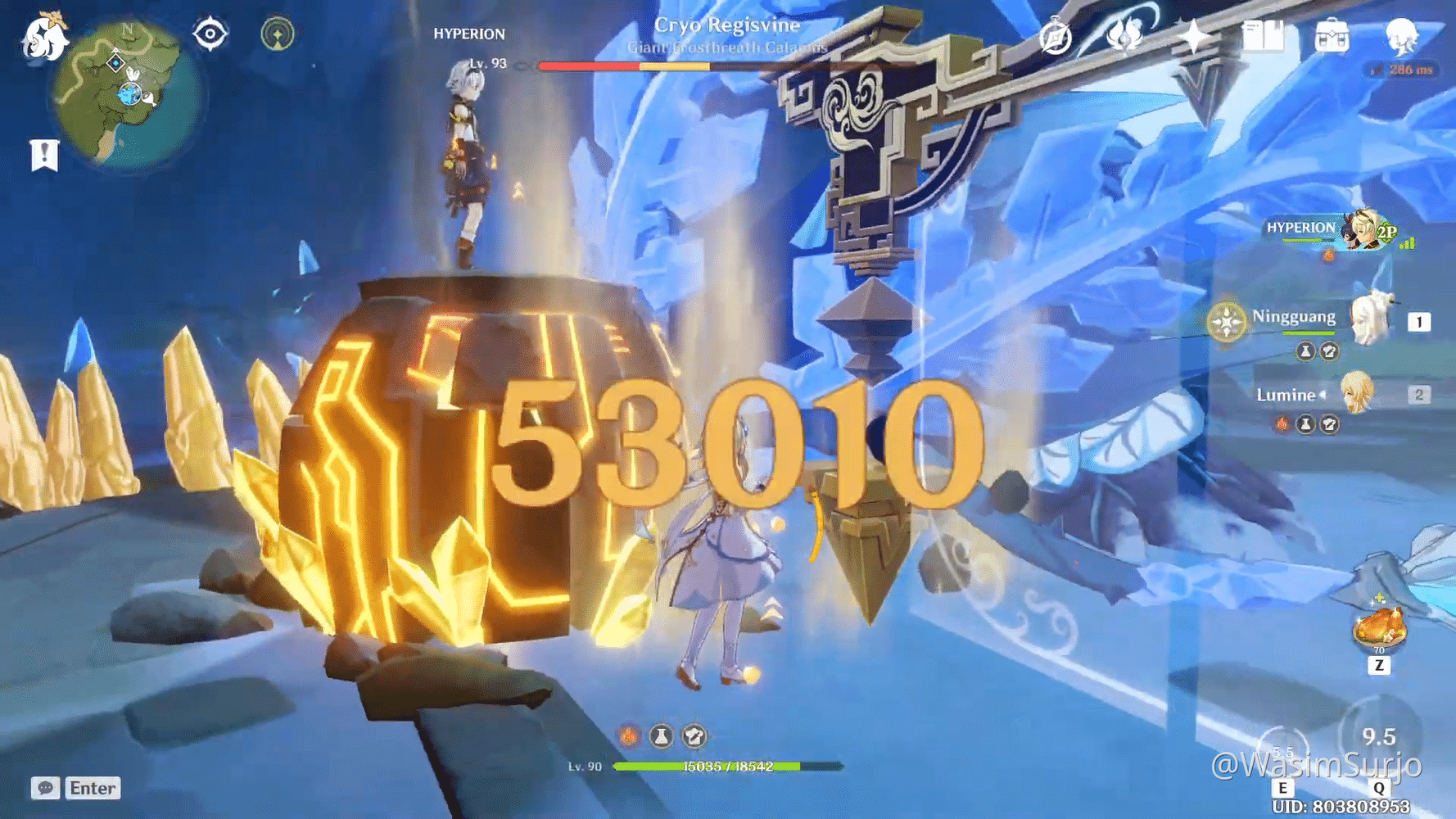This screenshot has width=1456, height=819.
Task: Open the navigation compass icon
Action: (x=1056, y=36)
